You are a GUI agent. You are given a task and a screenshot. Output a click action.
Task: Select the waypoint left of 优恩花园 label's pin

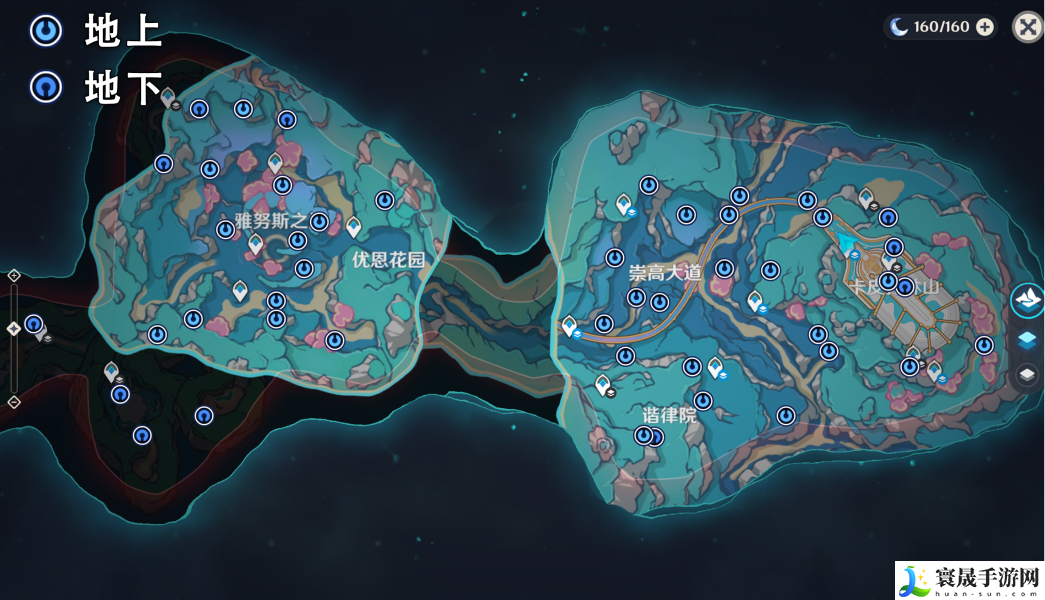319,221
